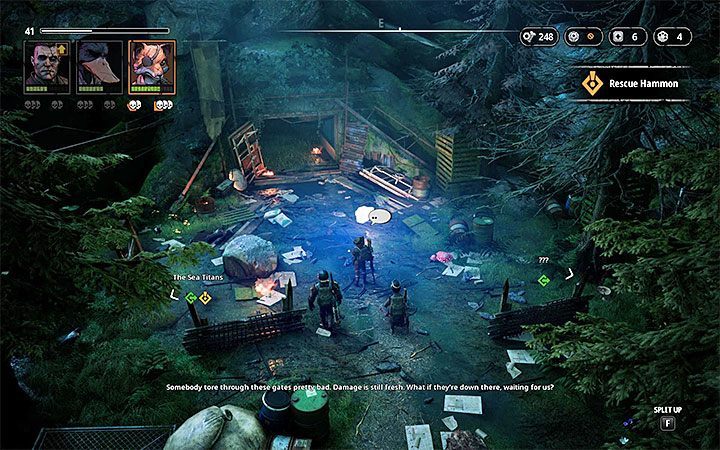Click the yellow Sea Titans quest marker
720x450 pixels.
(205, 297)
